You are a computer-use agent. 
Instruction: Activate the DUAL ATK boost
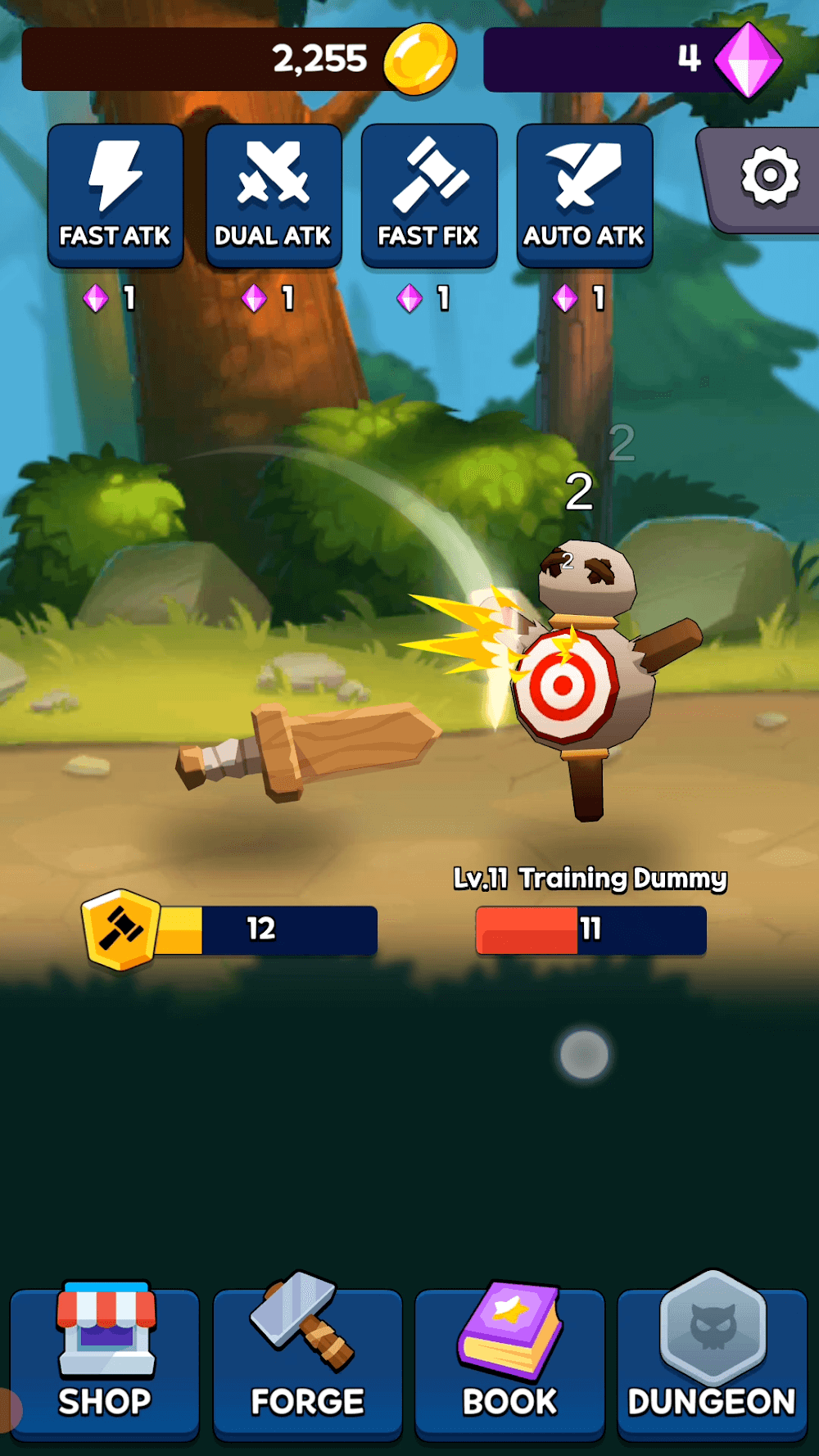click(x=273, y=196)
